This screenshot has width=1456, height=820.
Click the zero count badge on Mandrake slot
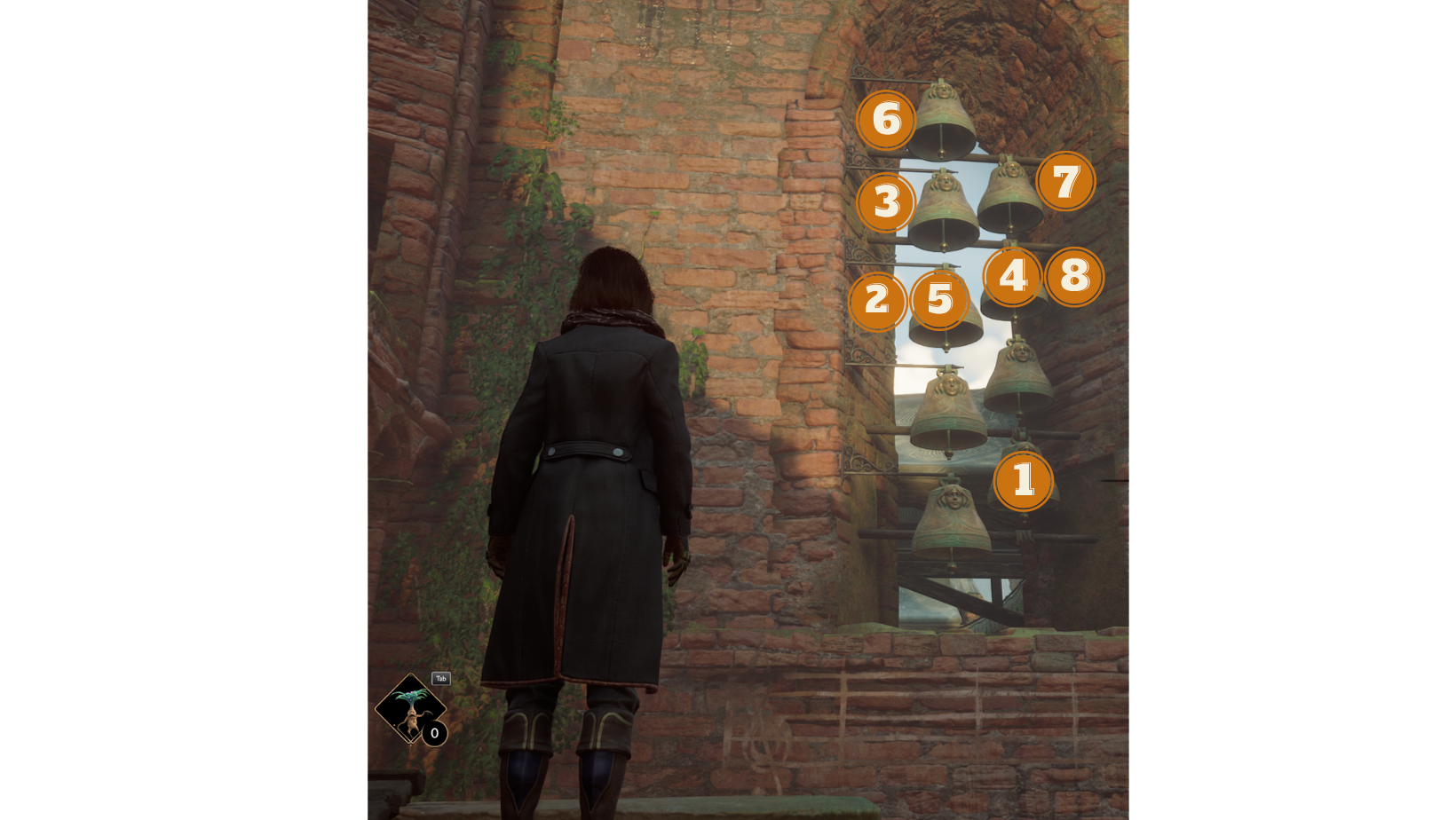pyautogui.click(x=433, y=733)
